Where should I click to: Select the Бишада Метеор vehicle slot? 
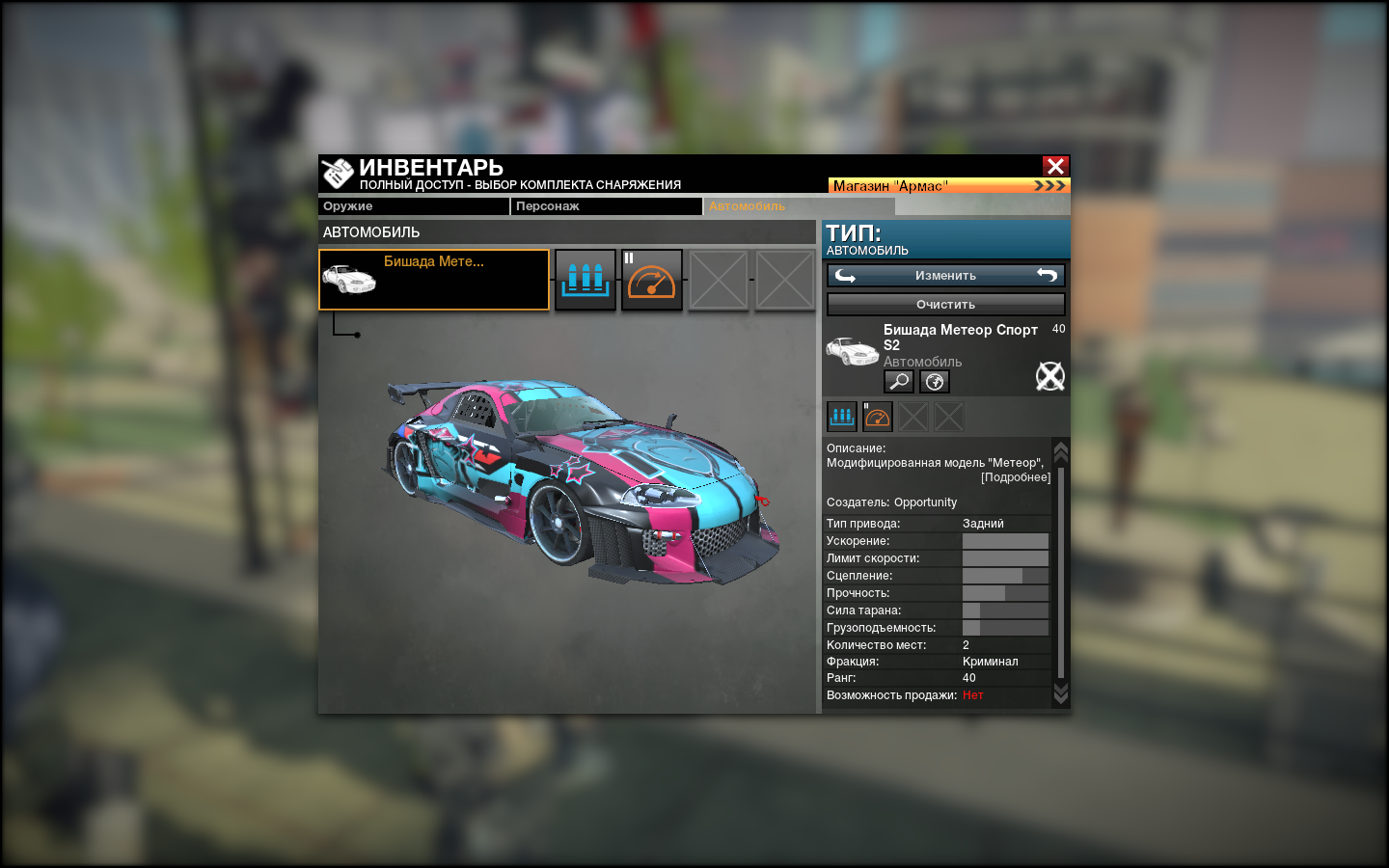tap(434, 280)
